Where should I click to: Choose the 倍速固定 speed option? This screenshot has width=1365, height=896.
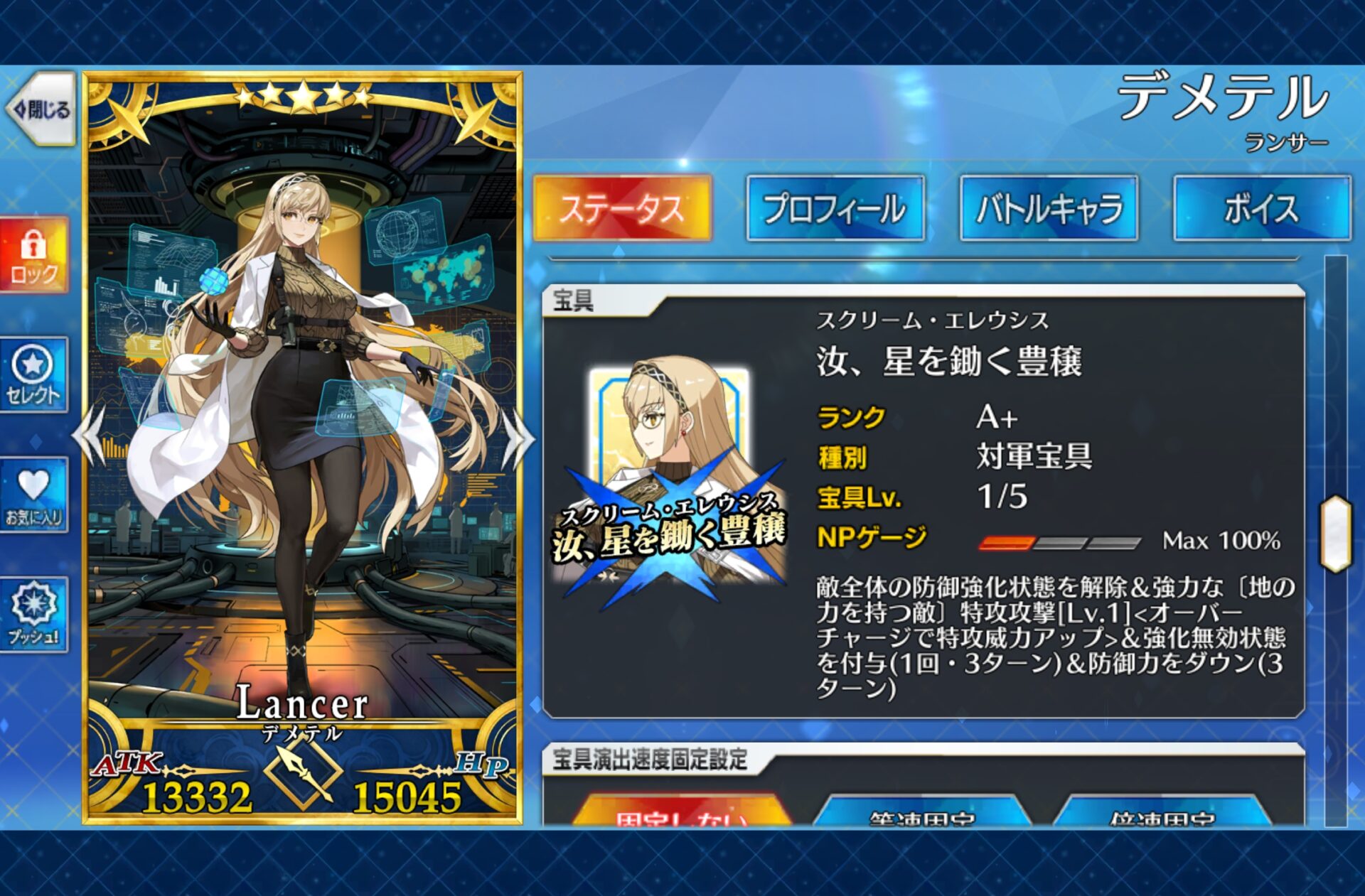(1162, 815)
